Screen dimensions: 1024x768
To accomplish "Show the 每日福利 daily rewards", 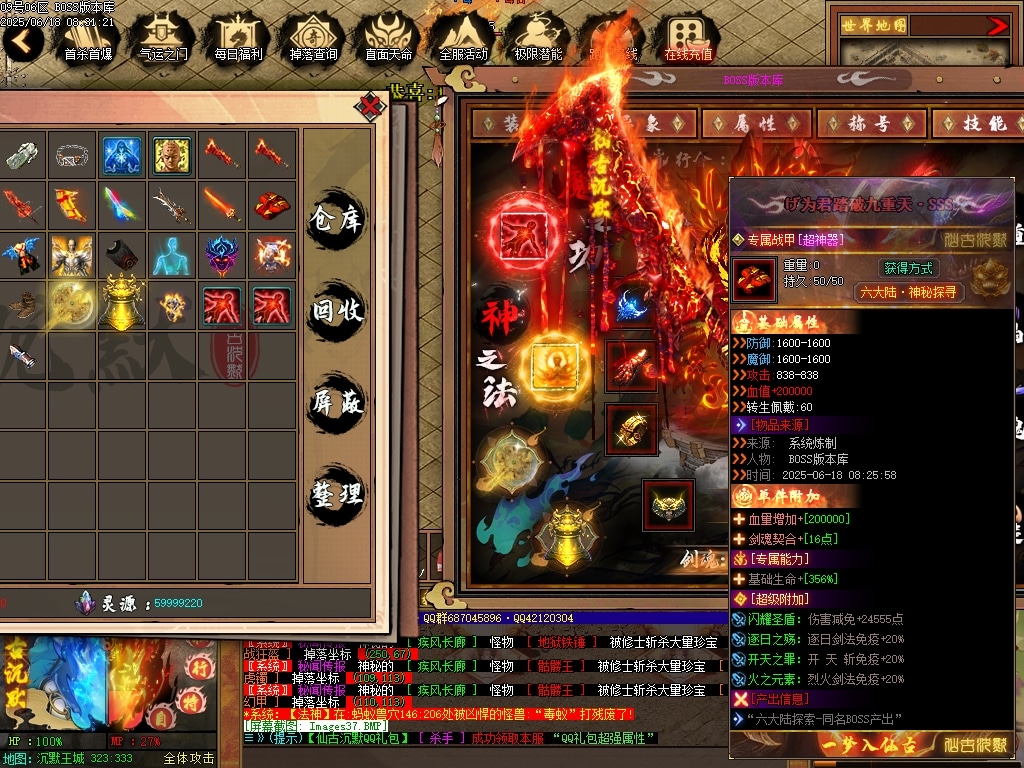I will point(238,40).
